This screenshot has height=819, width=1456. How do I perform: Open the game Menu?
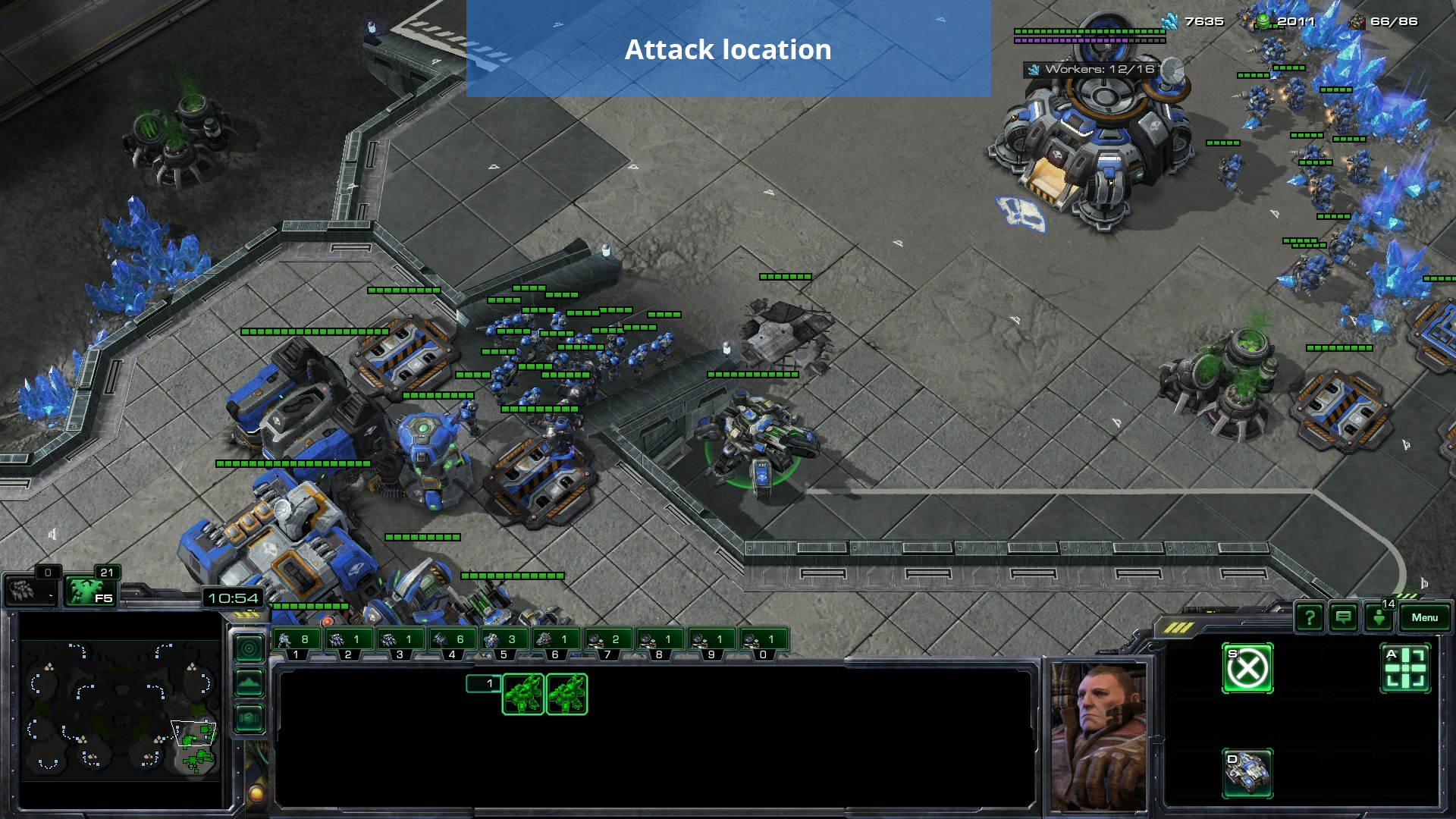click(x=1424, y=617)
